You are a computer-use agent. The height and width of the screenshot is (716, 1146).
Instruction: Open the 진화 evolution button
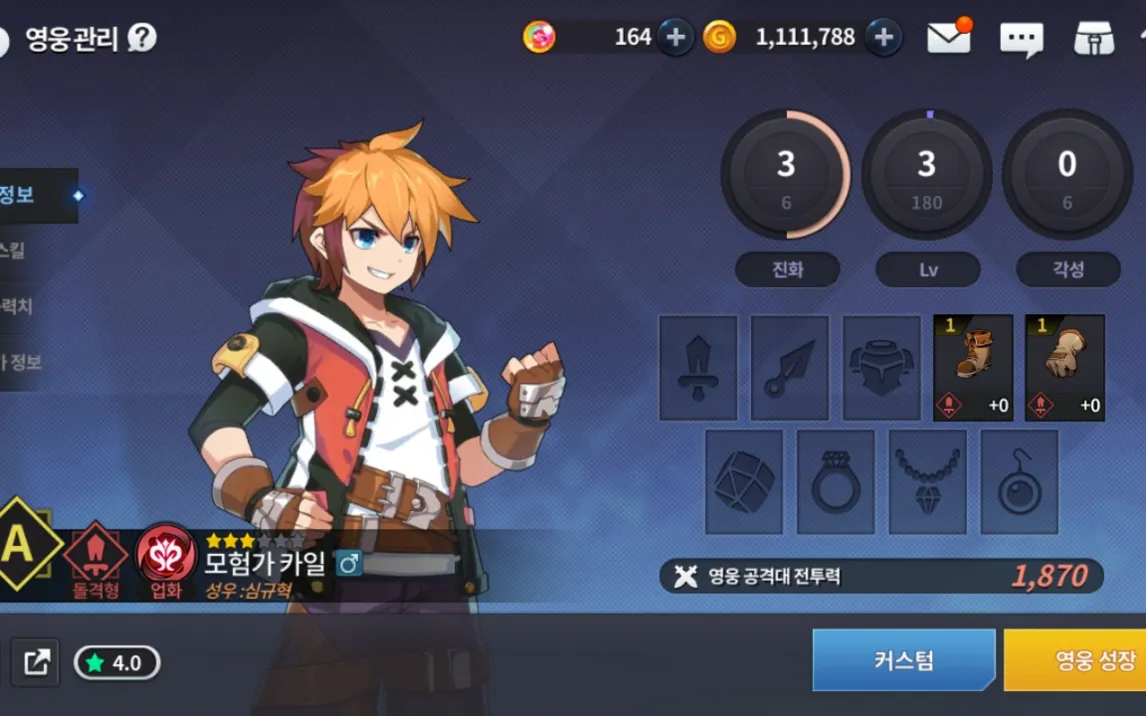click(787, 270)
